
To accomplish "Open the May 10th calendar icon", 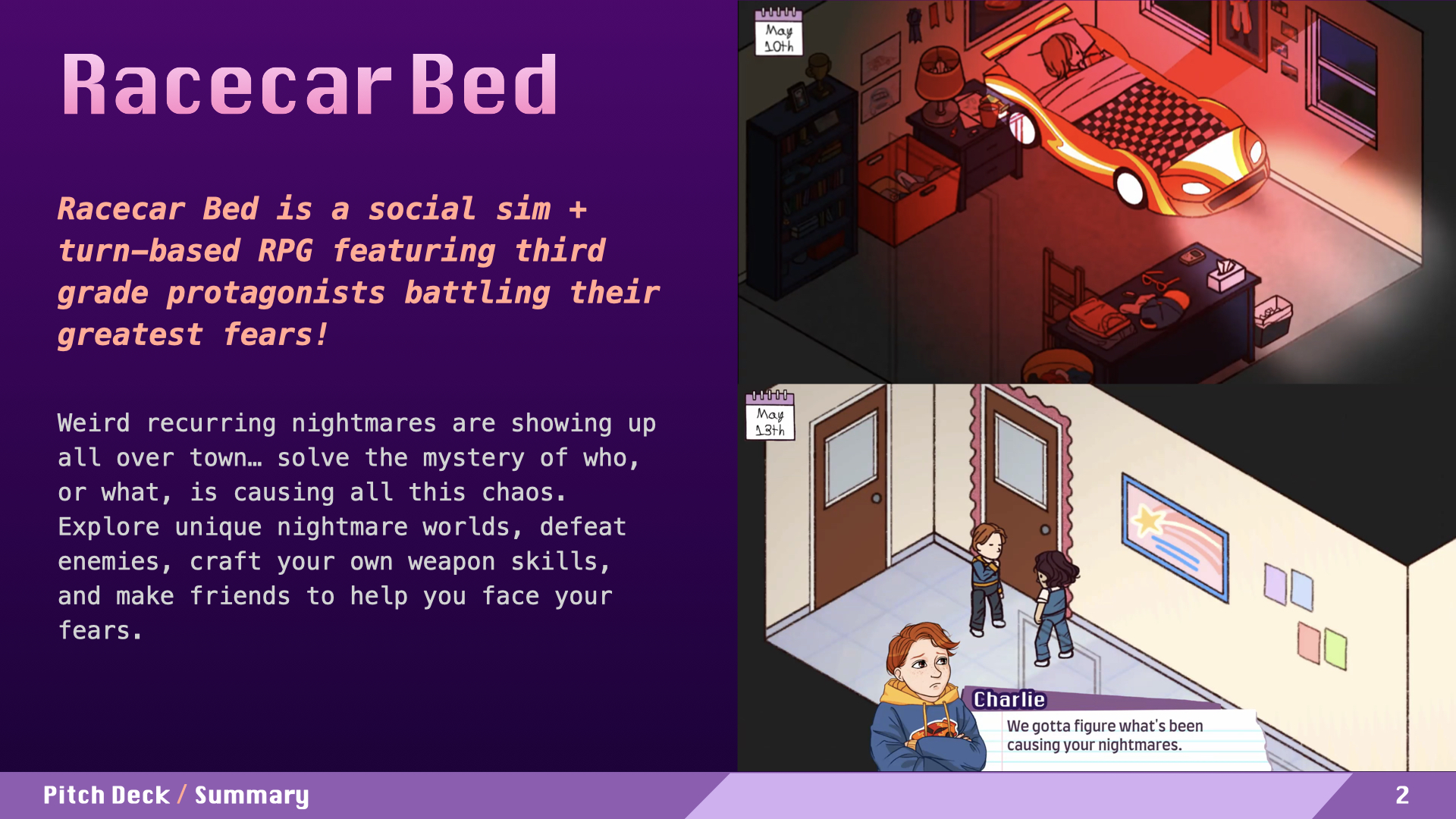I will (x=779, y=33).
